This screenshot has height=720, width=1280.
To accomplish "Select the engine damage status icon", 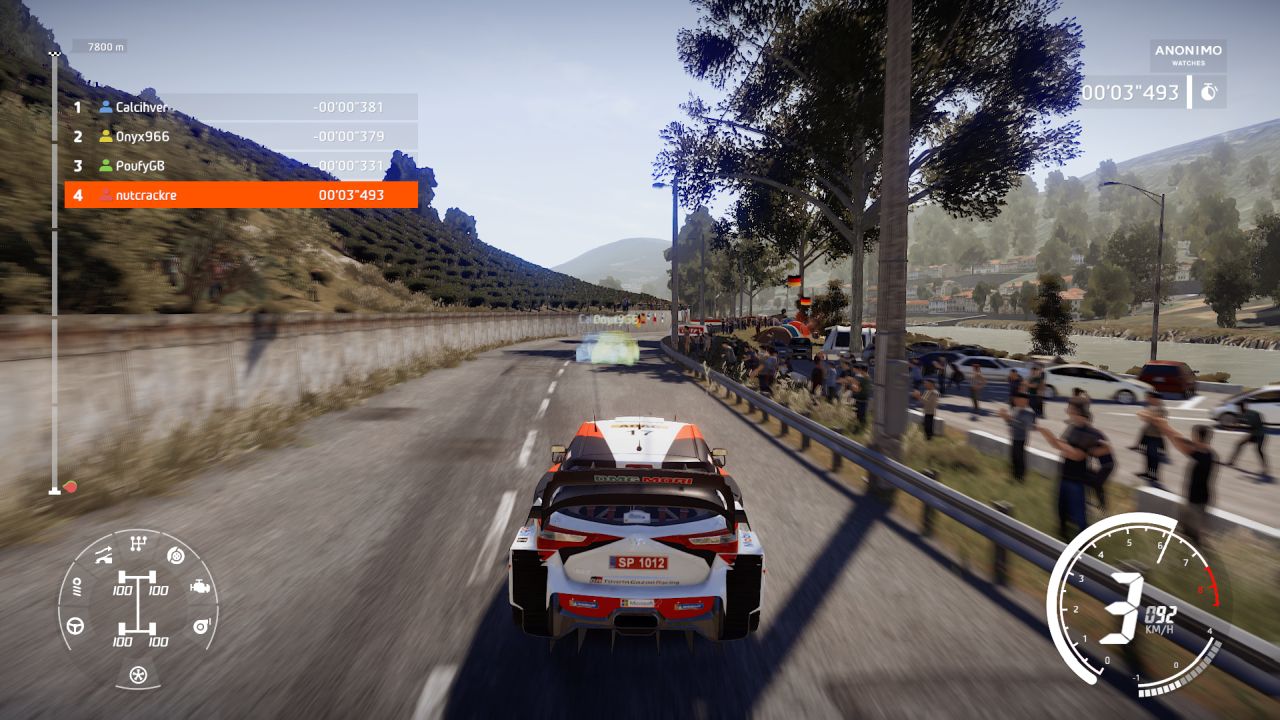I will tap(200, 588).
